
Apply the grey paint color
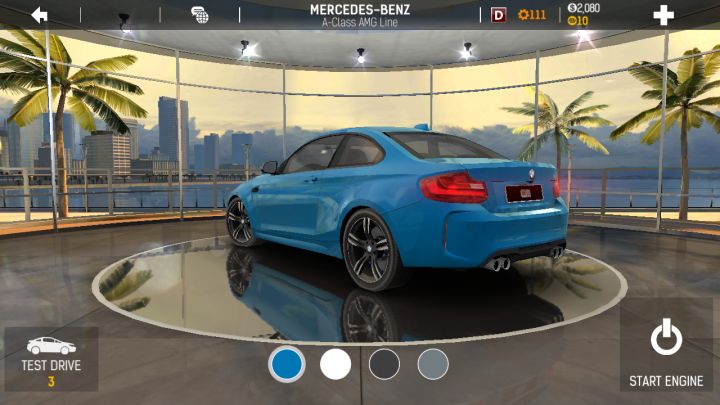pos(433,364)
